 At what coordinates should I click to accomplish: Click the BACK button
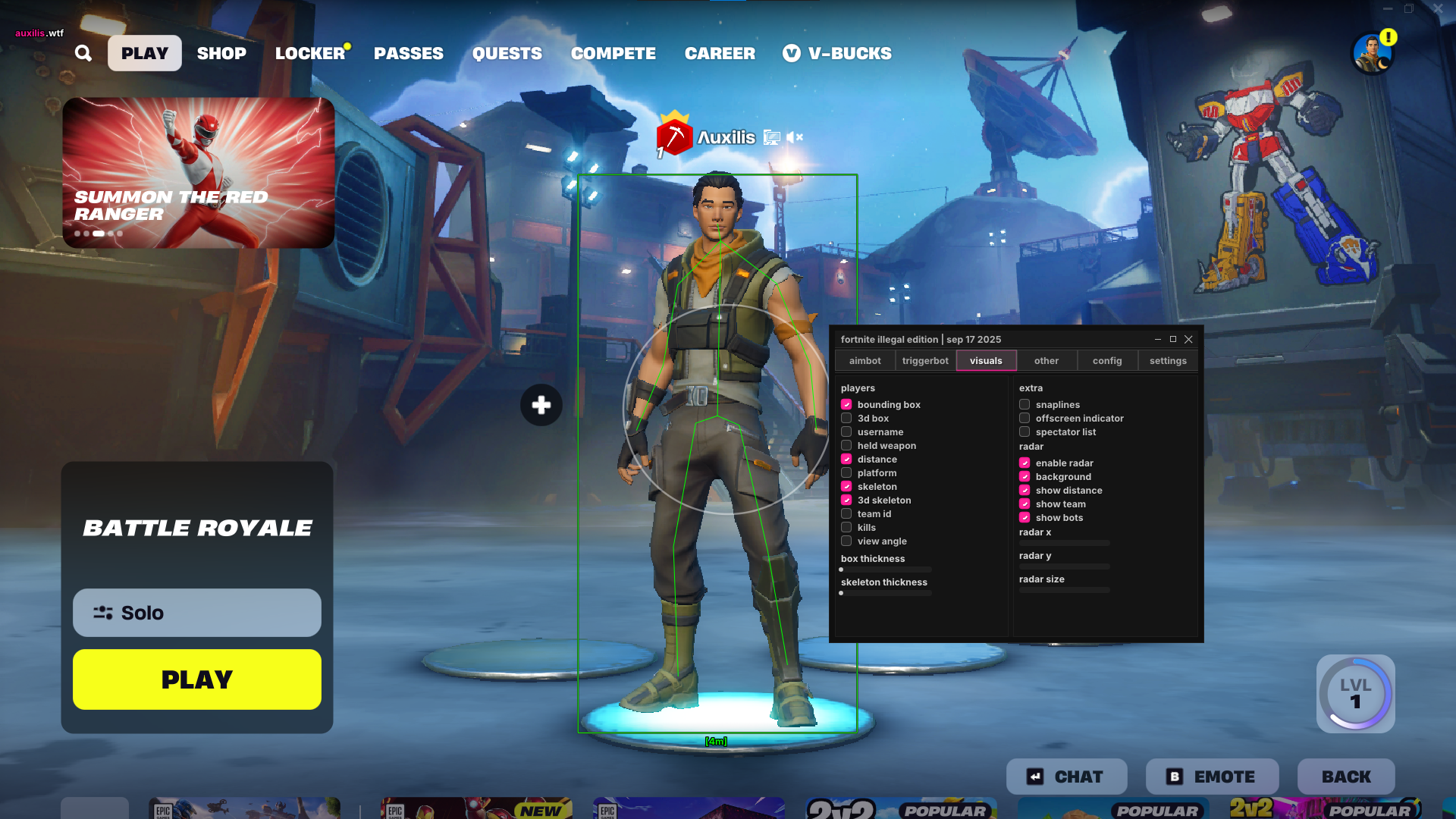coord(1346,776)
